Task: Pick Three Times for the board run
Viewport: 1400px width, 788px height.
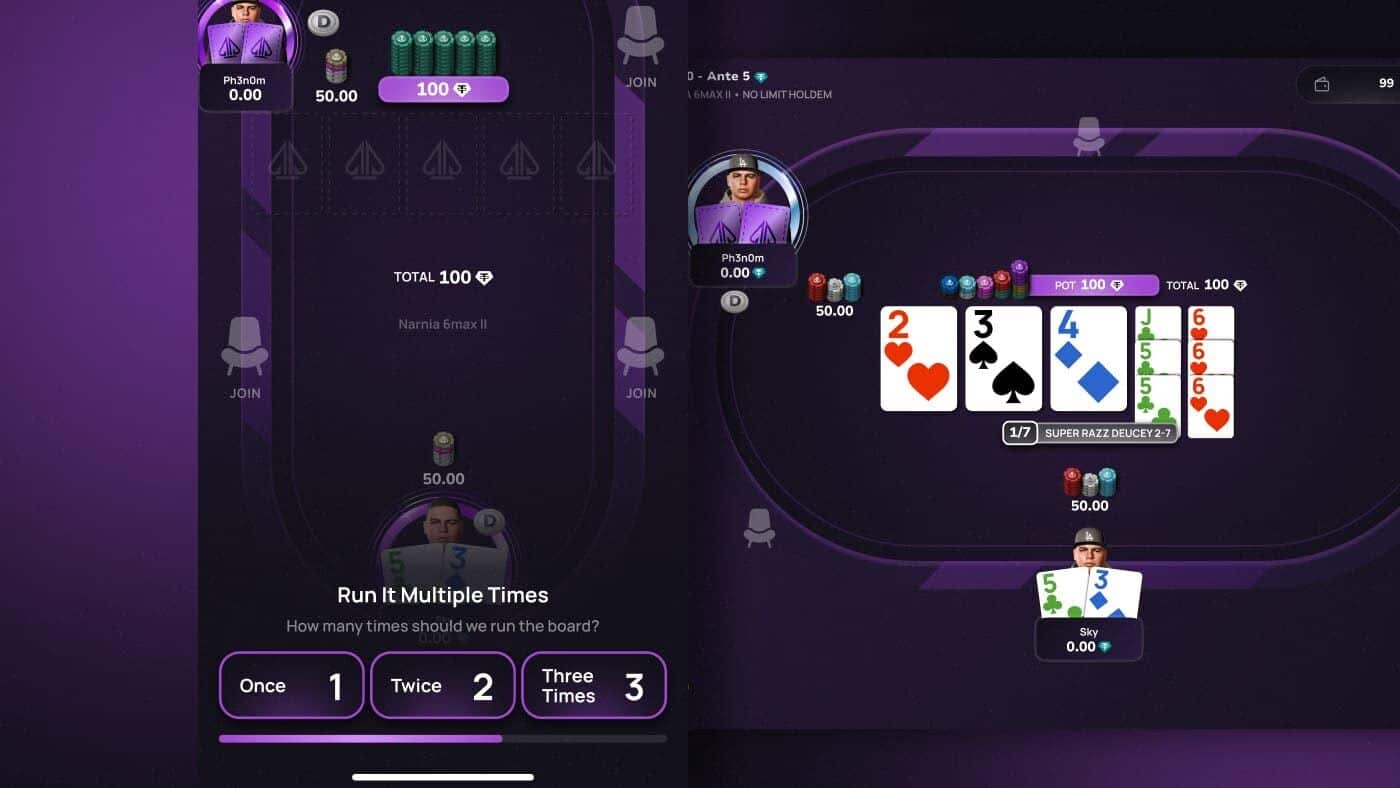Action: (x=593, y=685)
